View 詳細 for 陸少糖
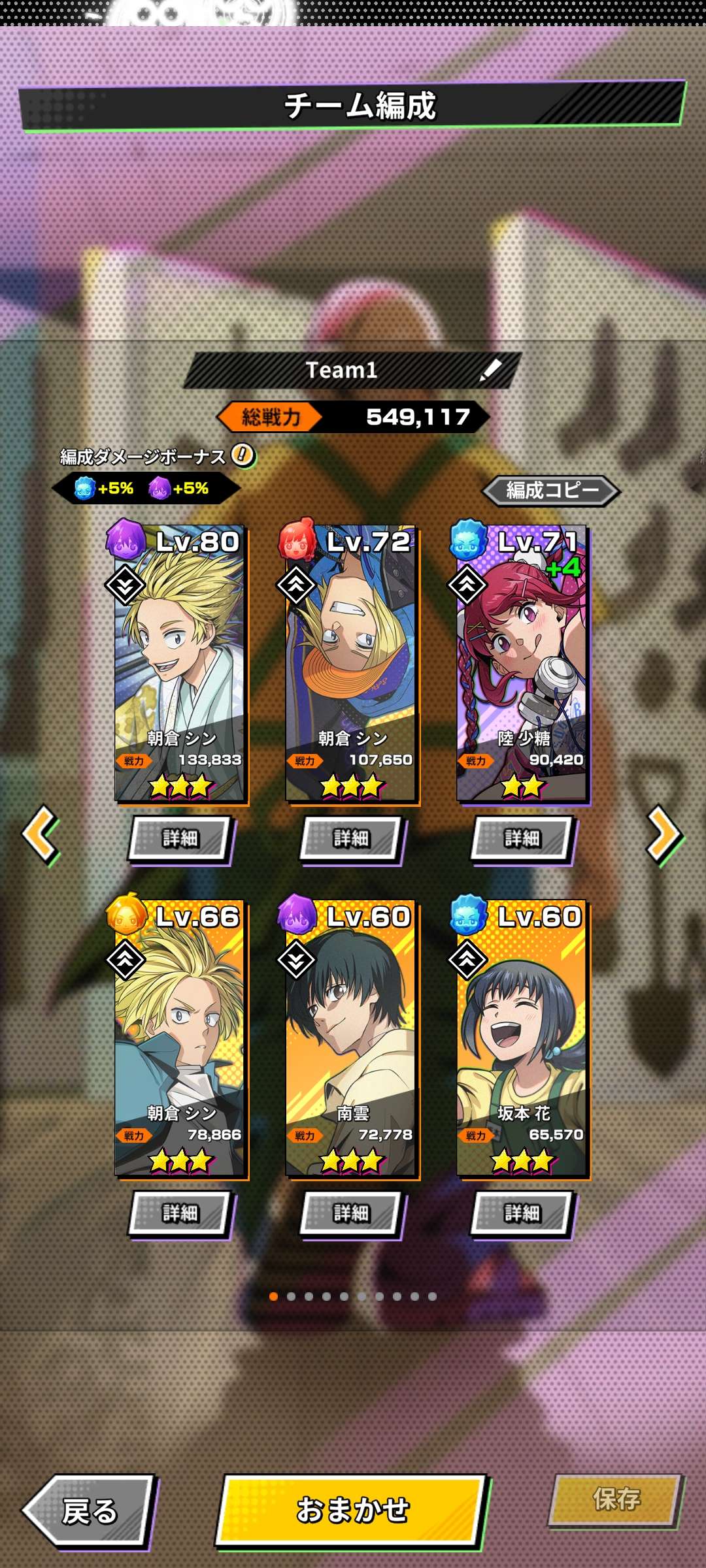Viewport: 706px width, 1568px height. point(522,838)
